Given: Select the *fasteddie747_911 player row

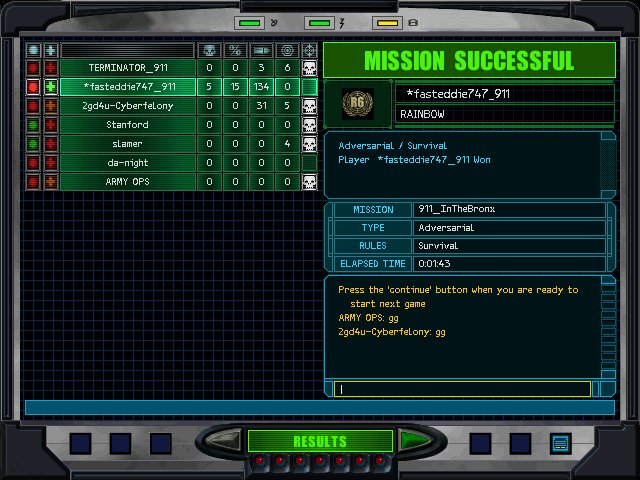Looking at the screenshot, I should pyautogui.click(x=127, y=87).
